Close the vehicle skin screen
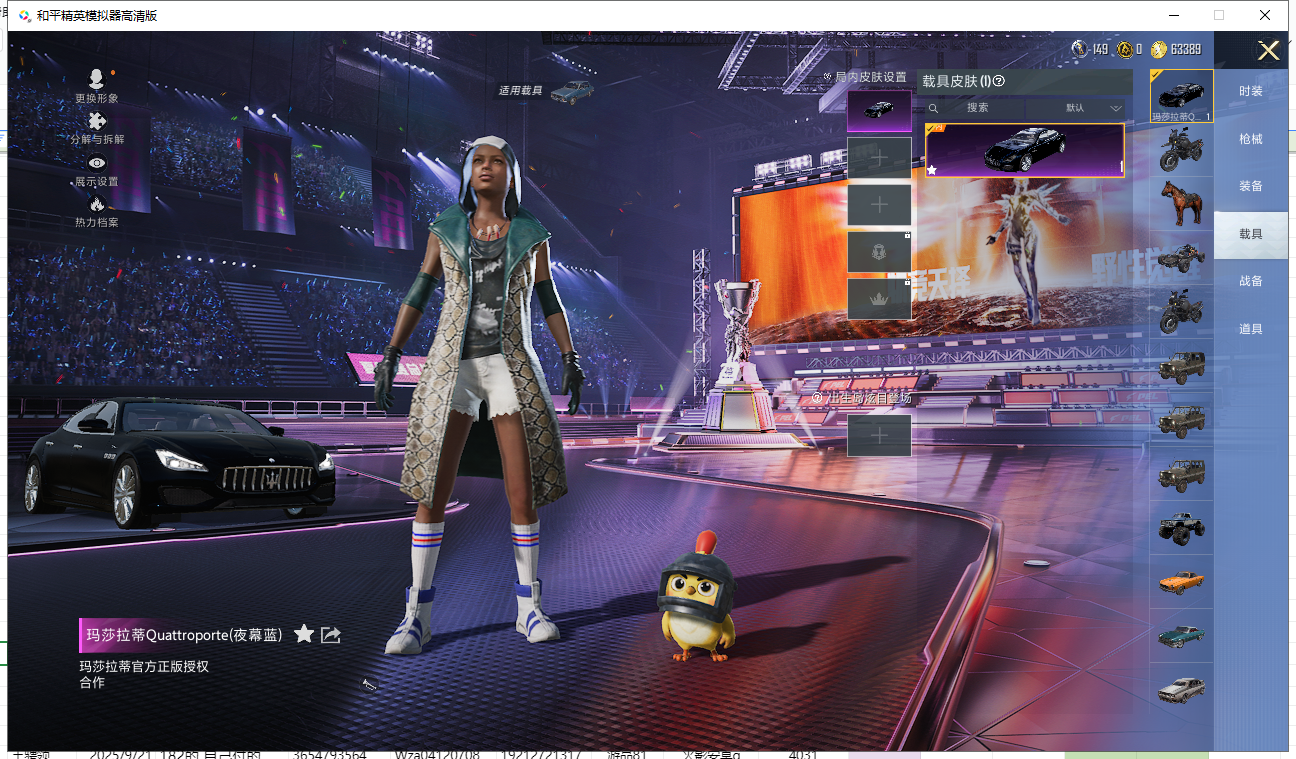 tap(1268, 51)
